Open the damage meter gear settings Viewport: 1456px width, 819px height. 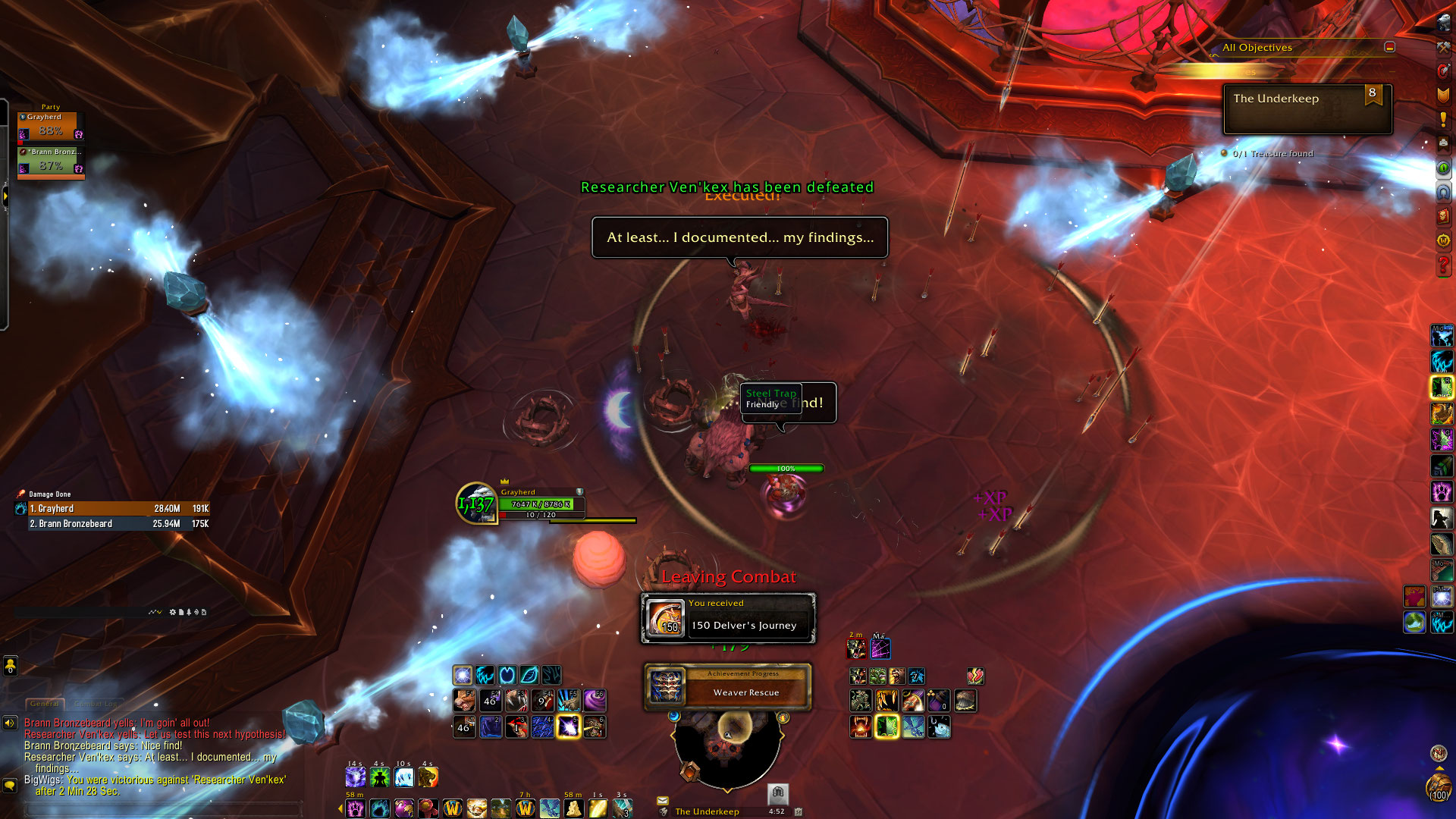172,612
